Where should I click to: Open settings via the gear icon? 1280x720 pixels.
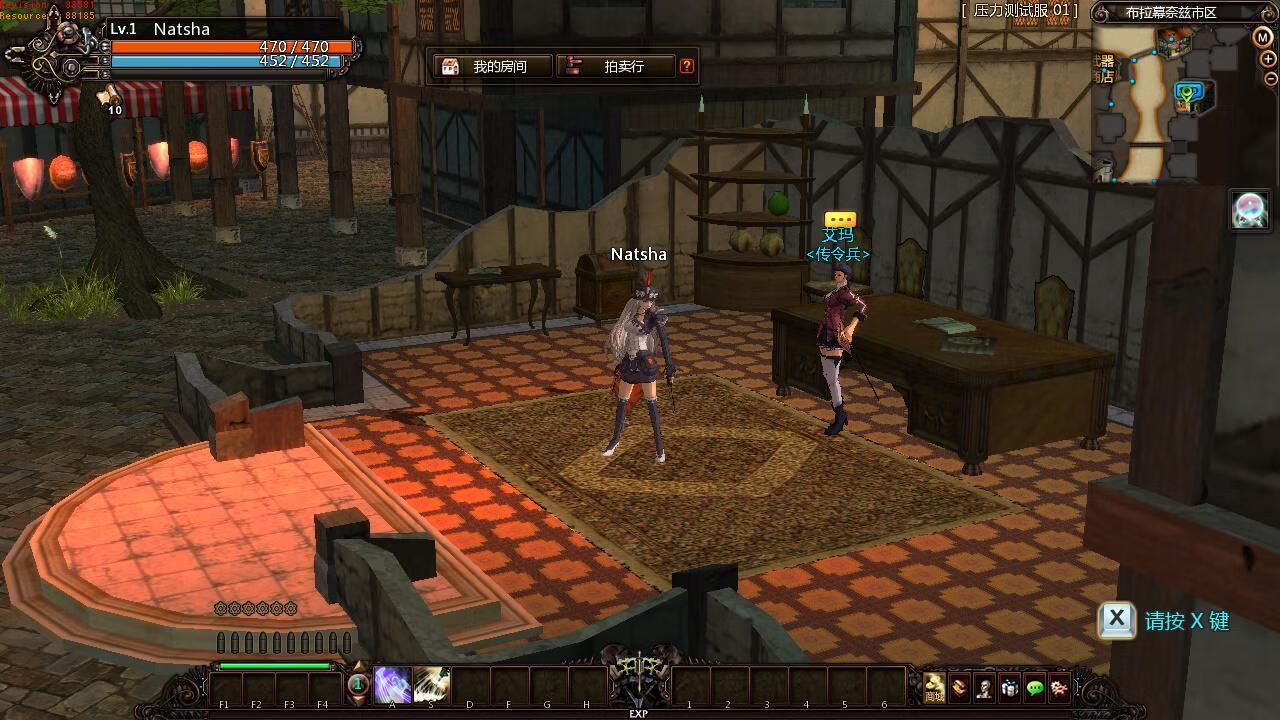1059,687
